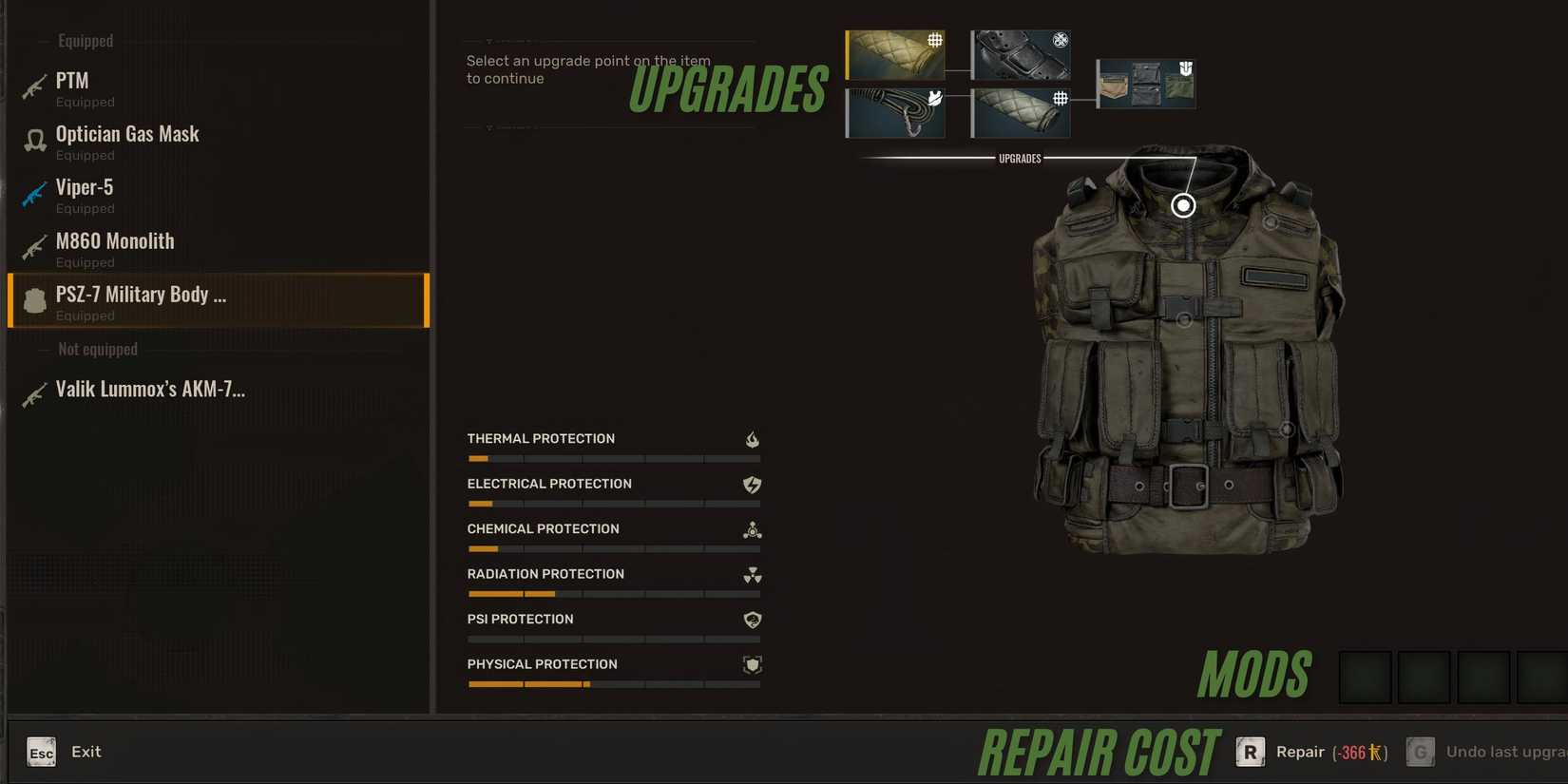
Task: Select the PTM pistol icon
Action: click(33, 86)
